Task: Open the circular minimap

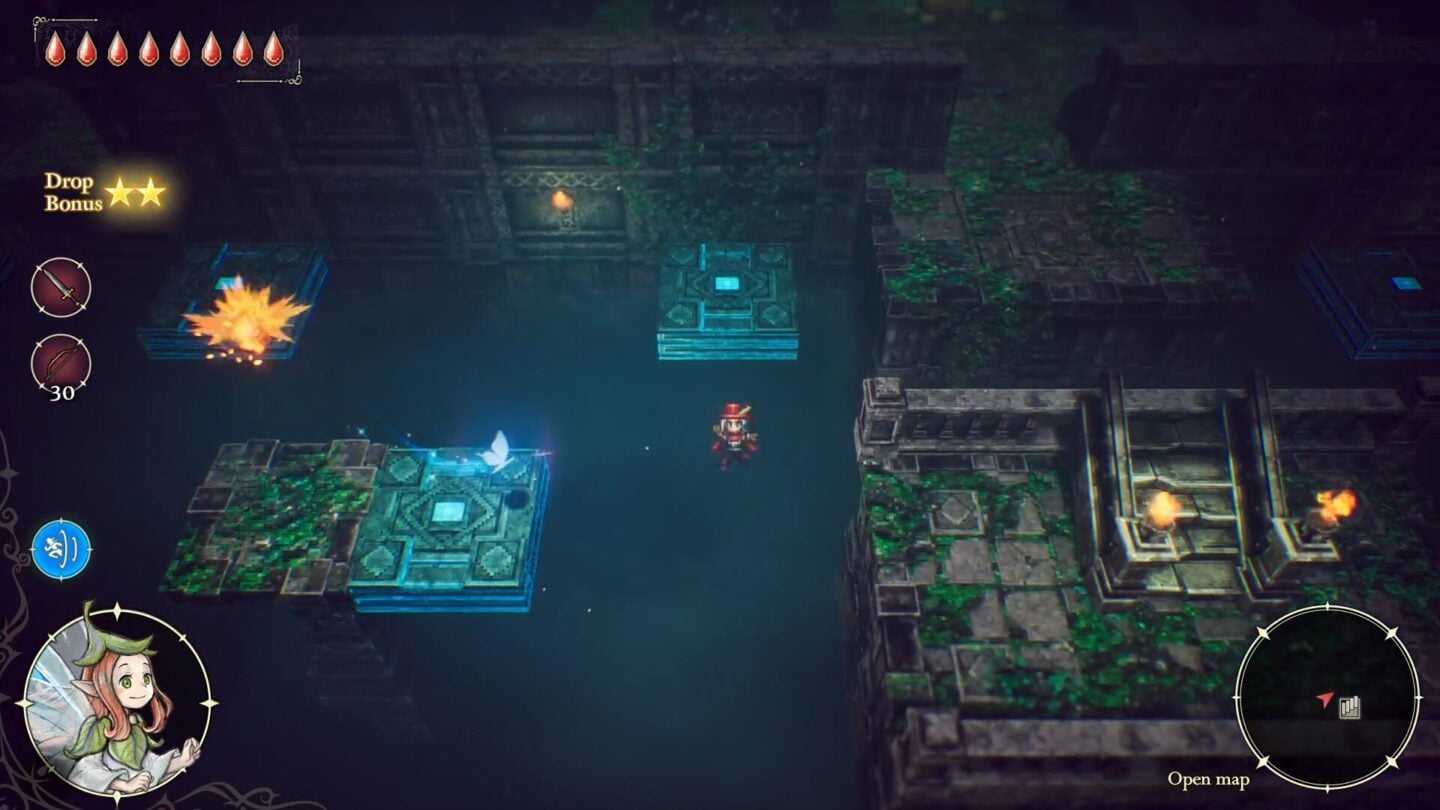Action: click(x=1327, y=697)
